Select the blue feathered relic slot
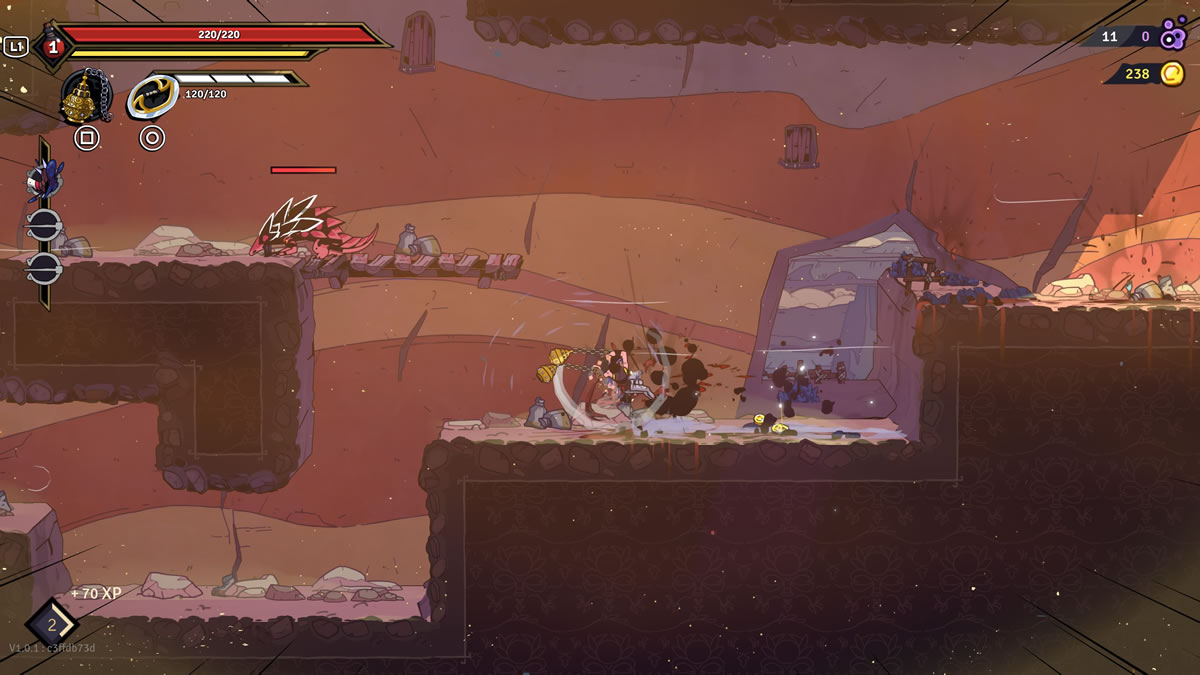 (x=44, y=180)
